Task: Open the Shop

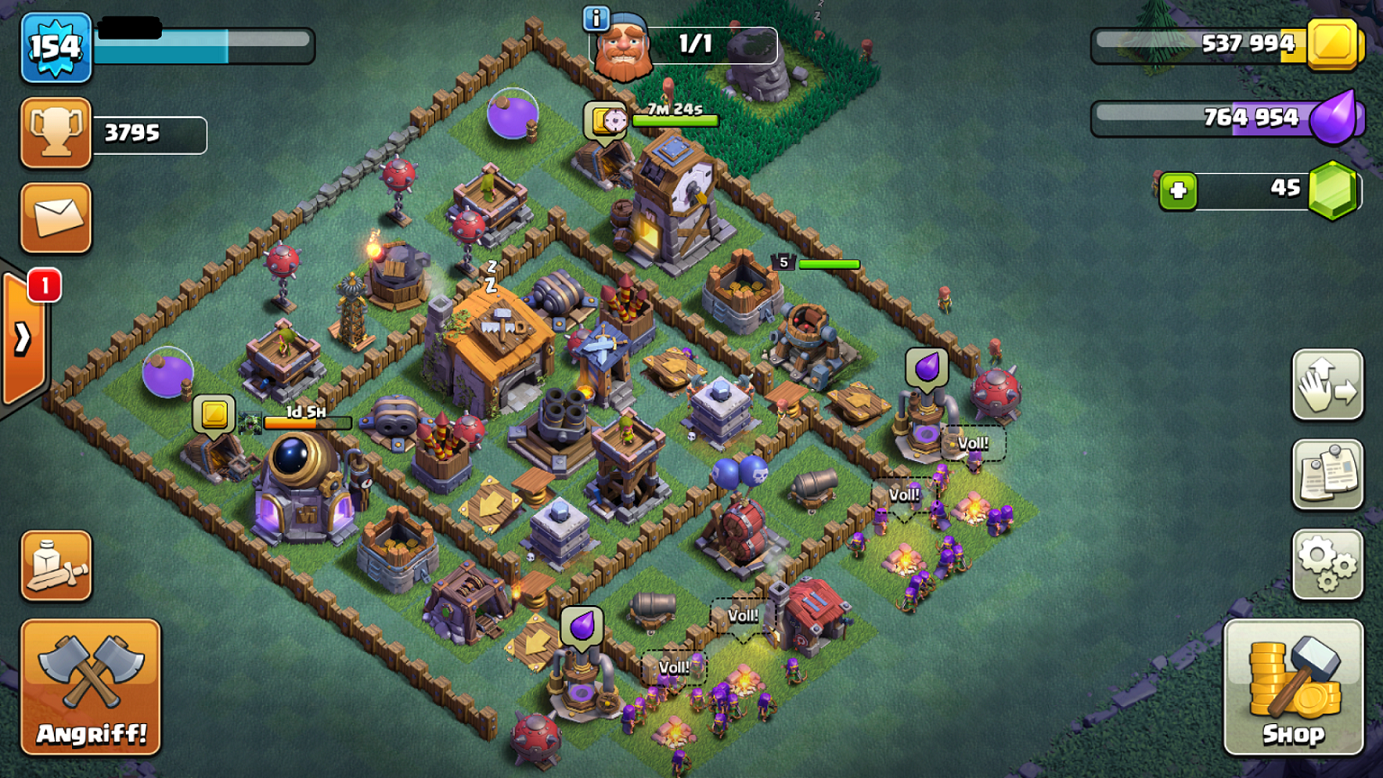Action: (1293, 687)
